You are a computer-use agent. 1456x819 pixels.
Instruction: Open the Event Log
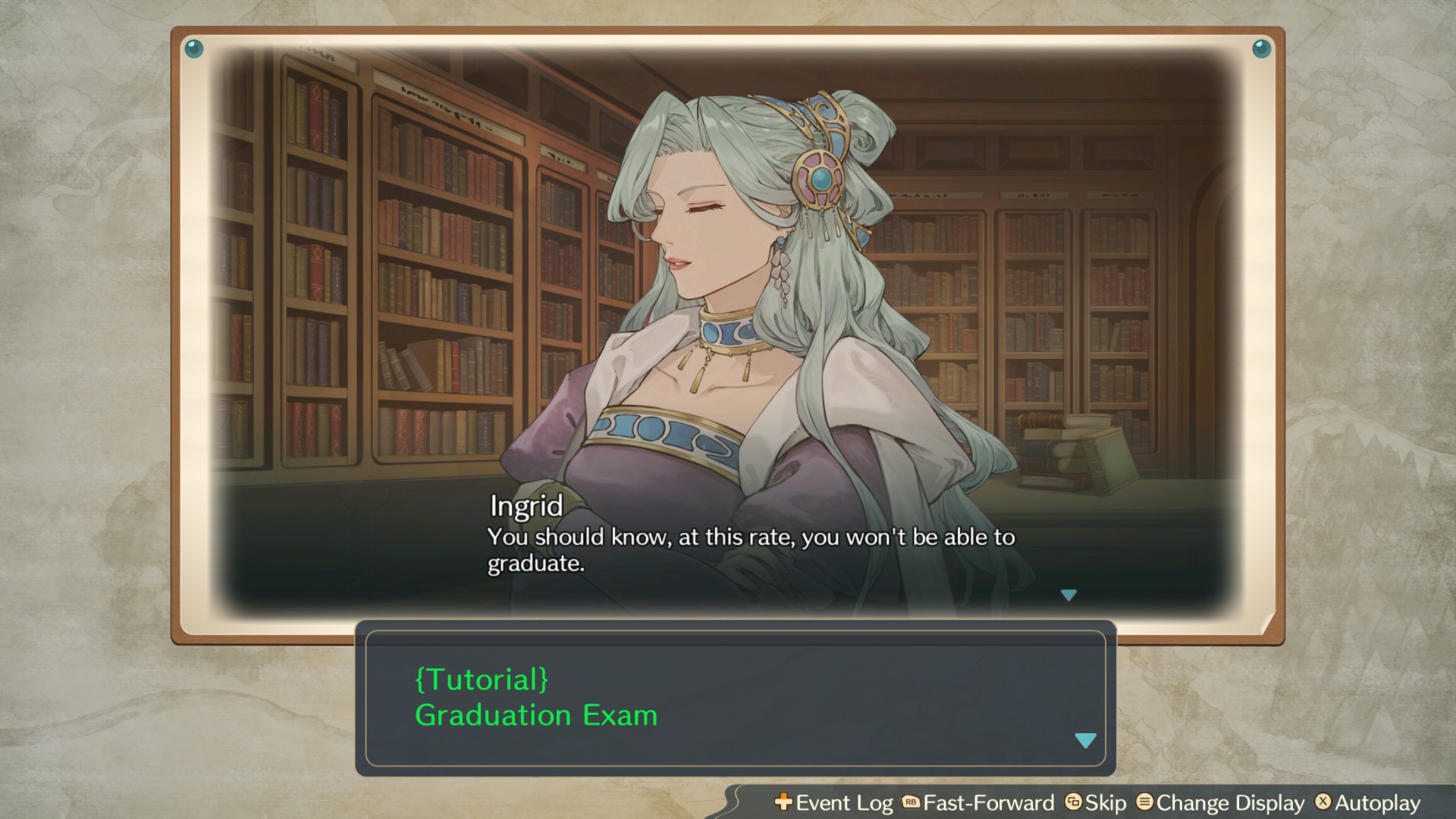click(x=834, y=802)
